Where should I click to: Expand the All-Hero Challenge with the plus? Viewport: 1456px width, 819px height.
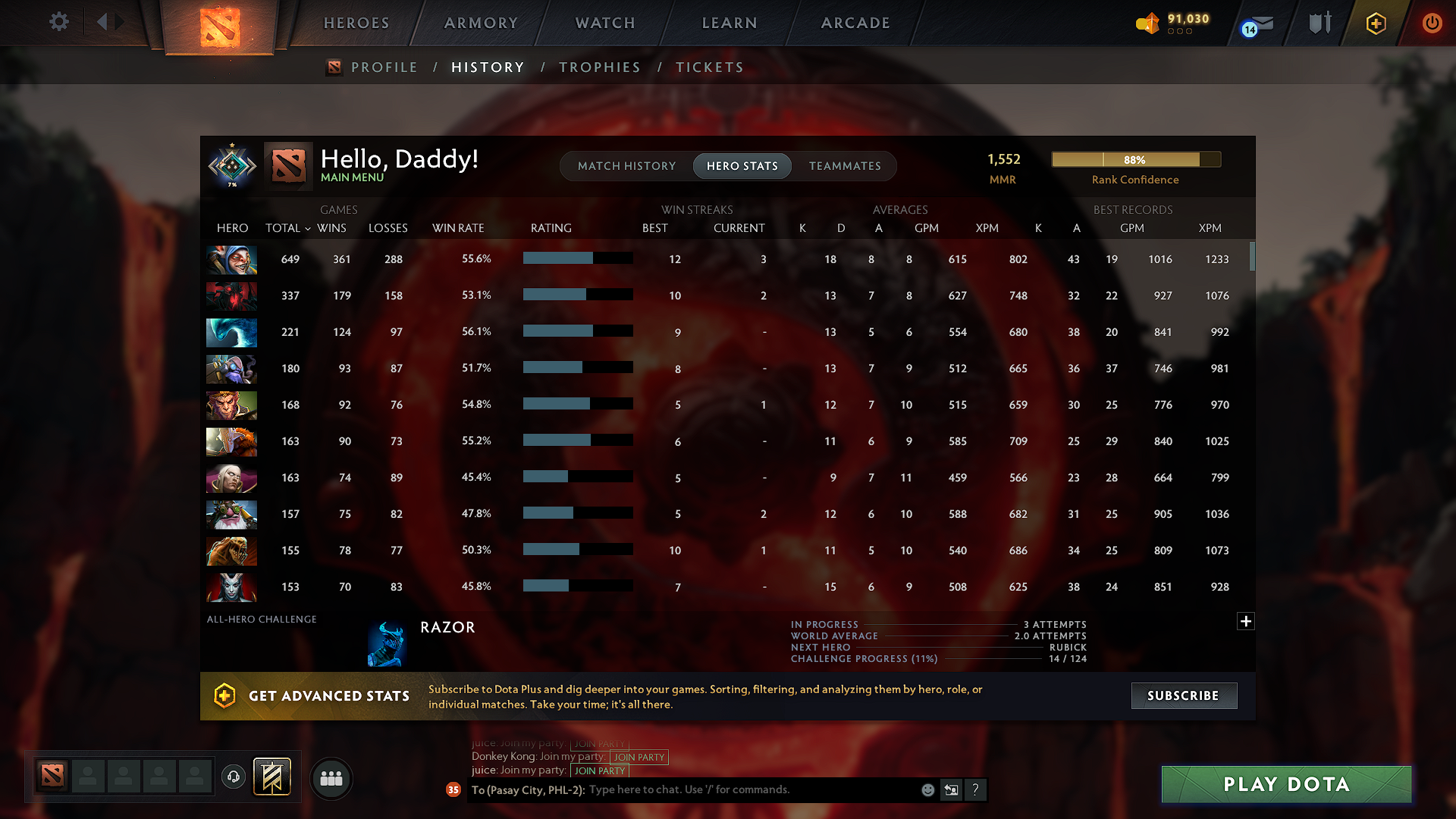1246,621
